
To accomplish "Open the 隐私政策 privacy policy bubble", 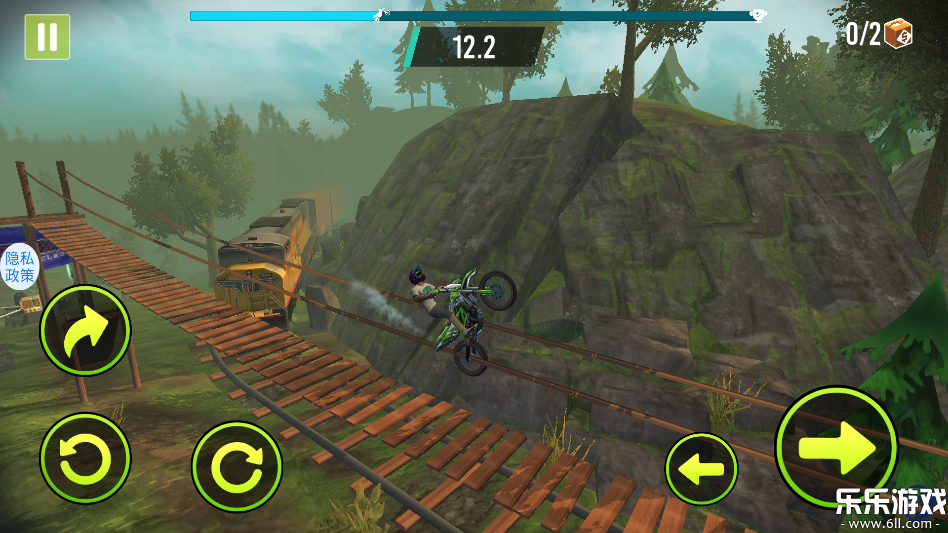I will pos(19,266).
